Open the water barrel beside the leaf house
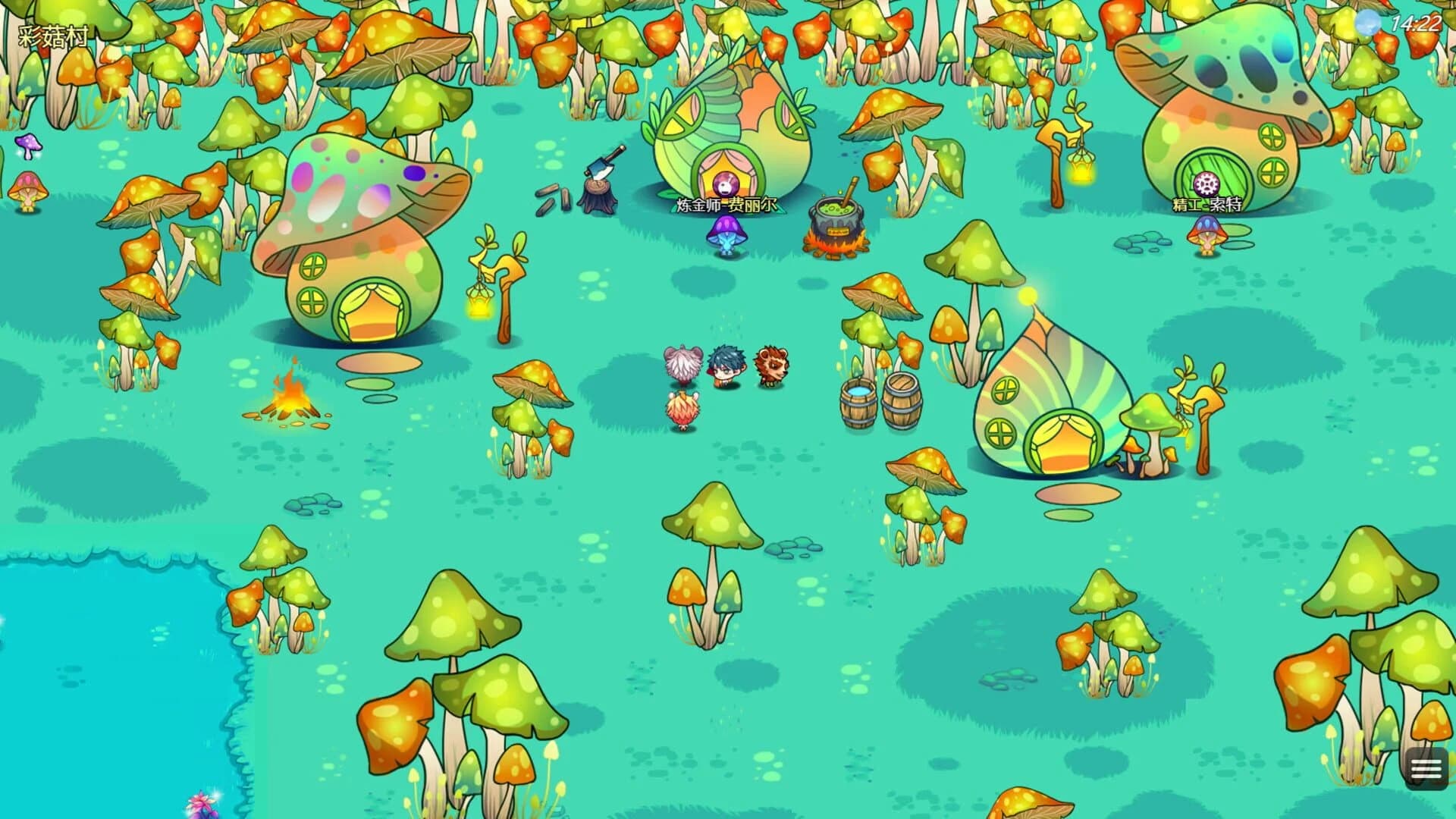The image size is (1456, 819). 858,402
